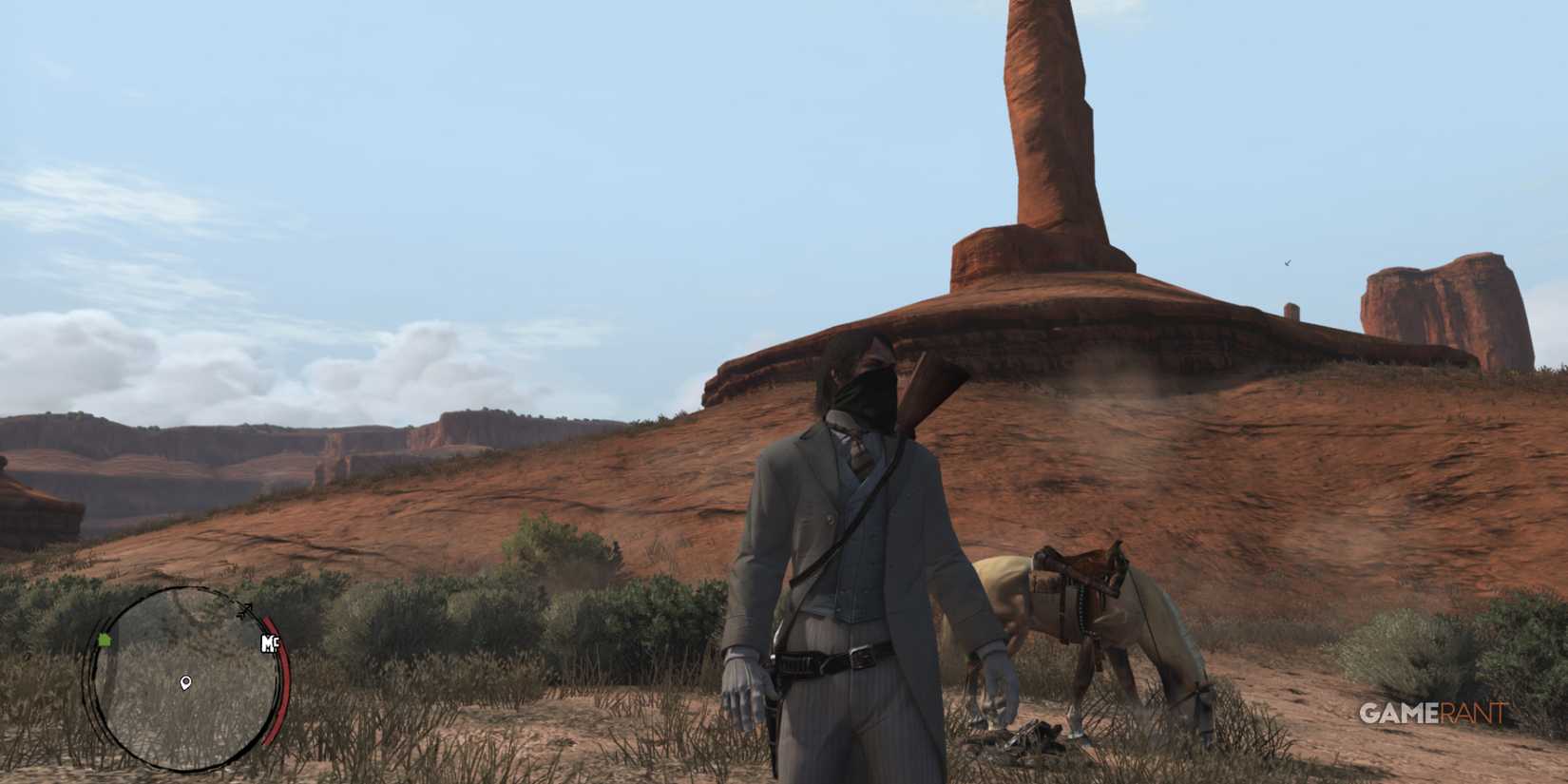Click the north arrow on the minimap rim
The width and height of the screenshot is (1568, 784).
[245, 608]
